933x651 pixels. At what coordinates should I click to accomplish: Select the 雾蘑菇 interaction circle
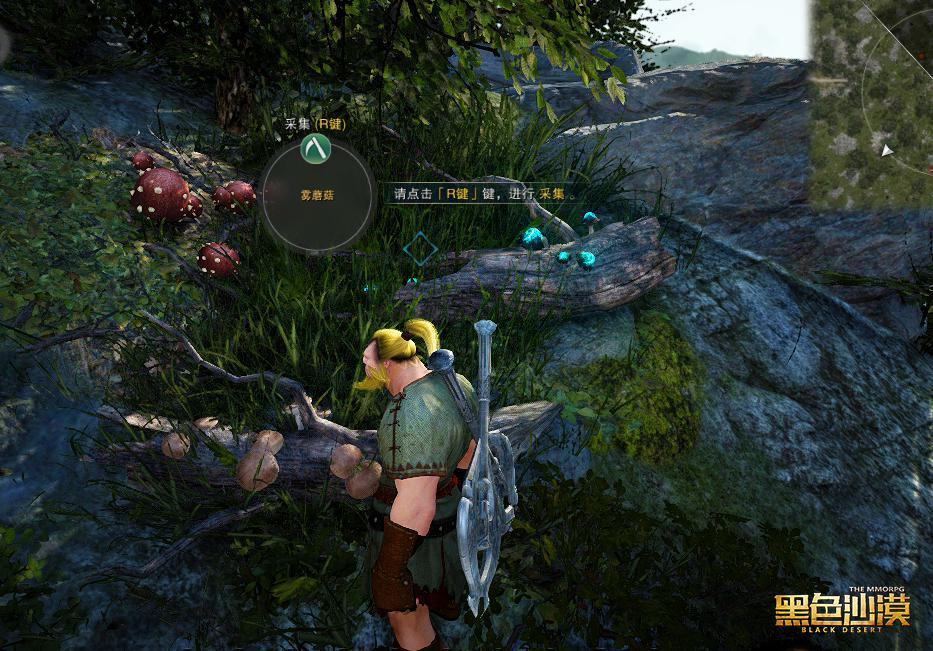(317, 197)
